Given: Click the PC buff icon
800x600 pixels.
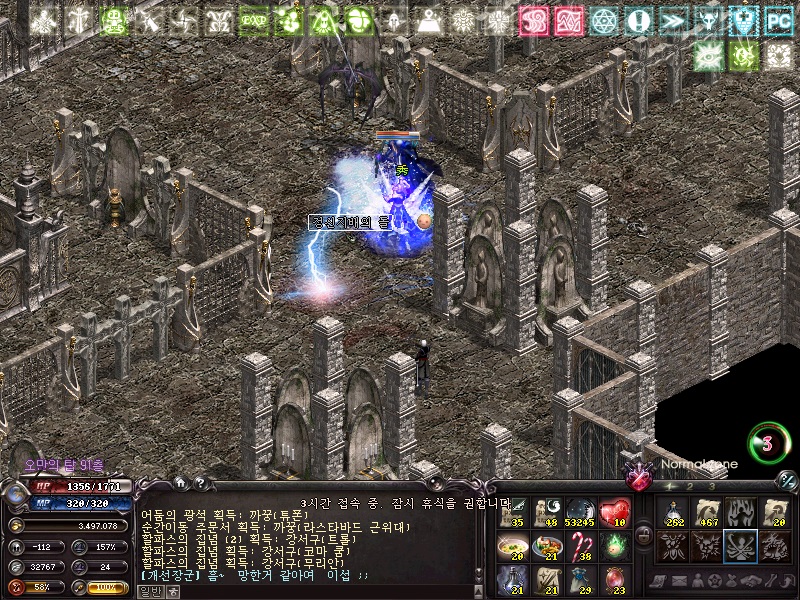Looking at the screenshot, I should point(778,21).
